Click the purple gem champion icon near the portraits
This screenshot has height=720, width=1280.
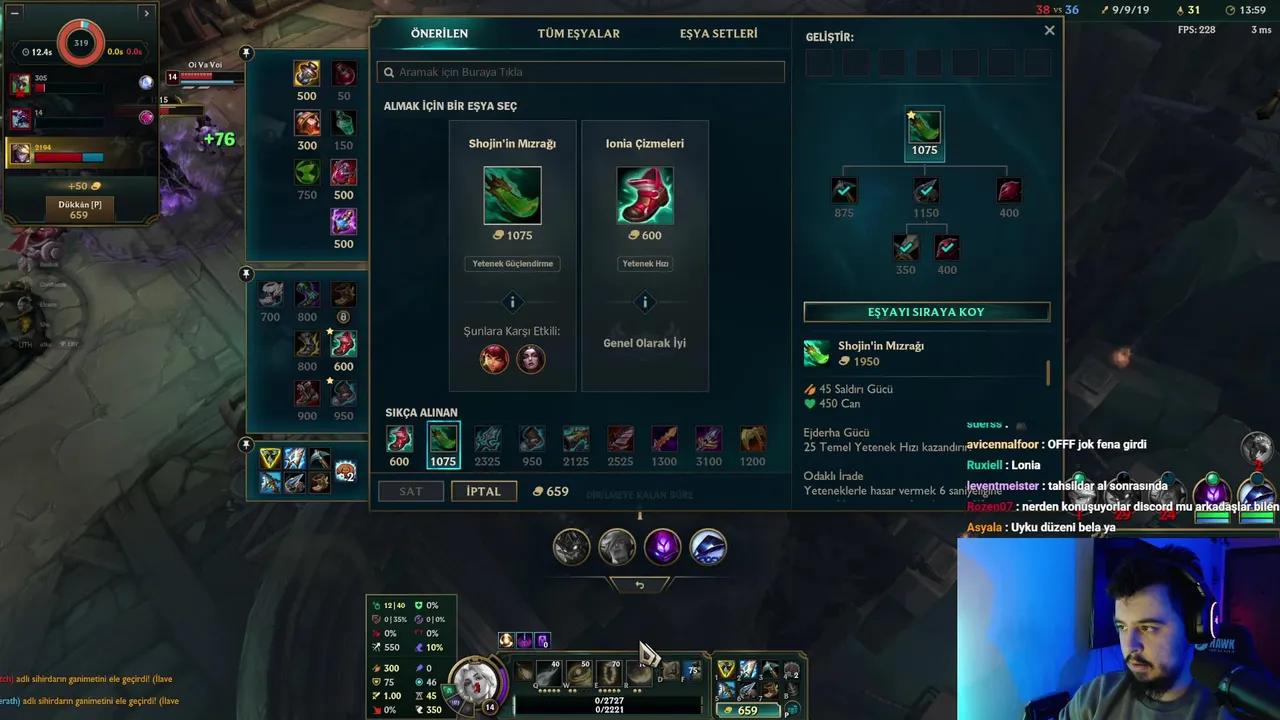pos(662,546)
